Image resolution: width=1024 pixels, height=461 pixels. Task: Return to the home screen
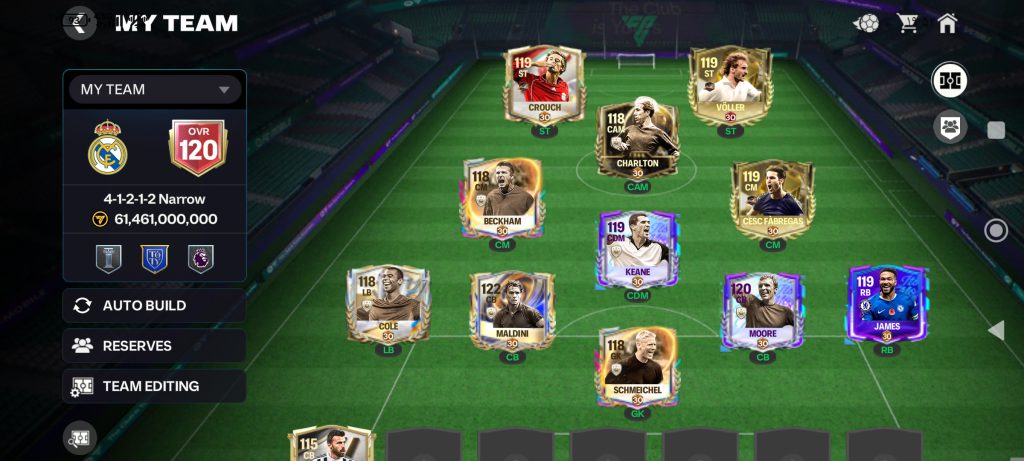coord(948,22)
